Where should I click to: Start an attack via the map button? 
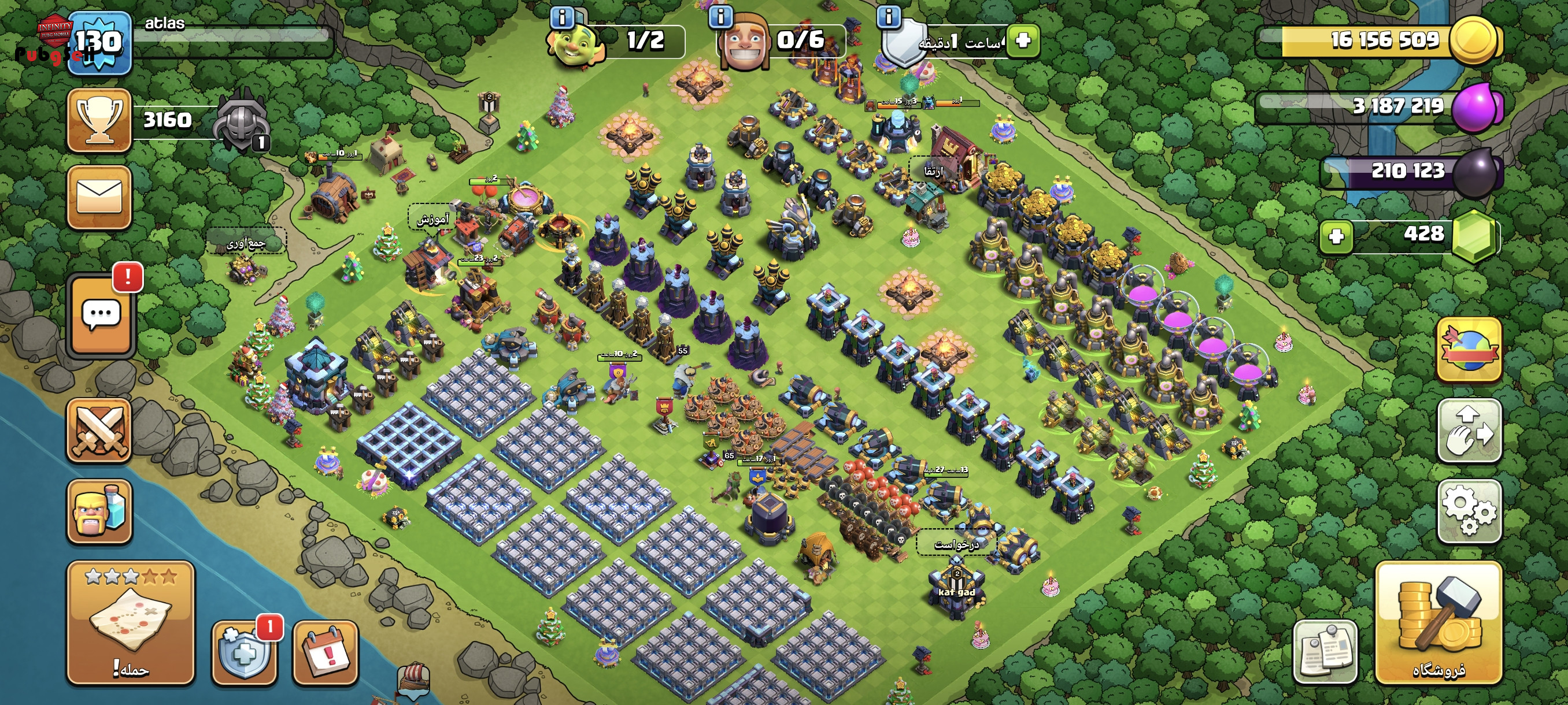pyautogui.click(x=130, y=623)
